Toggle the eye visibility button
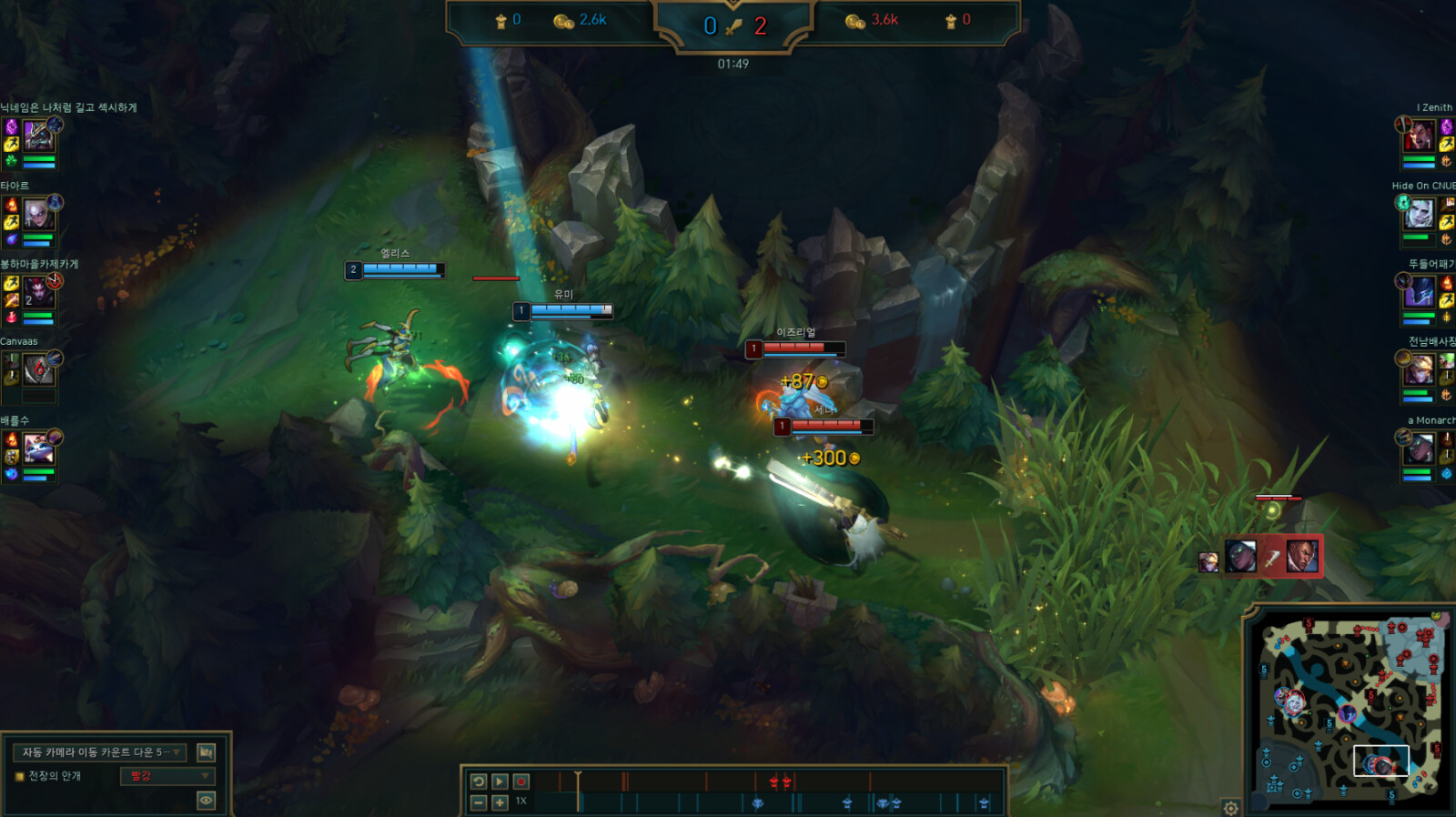The width and height of the screenshot is (1456, 817). 206,801
